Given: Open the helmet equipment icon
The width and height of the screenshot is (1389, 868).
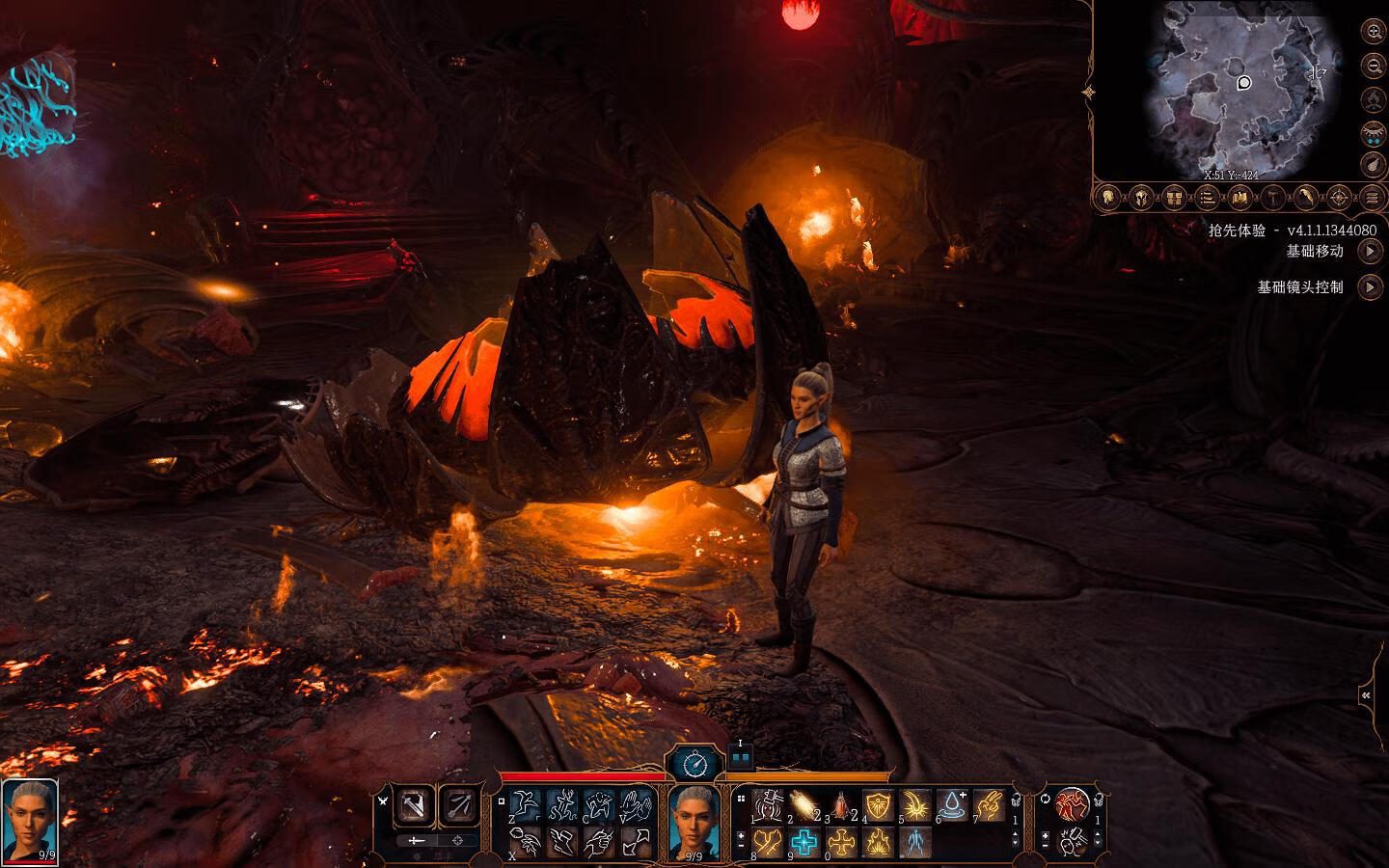Looking at the screenshot, I should (1140, 198).
